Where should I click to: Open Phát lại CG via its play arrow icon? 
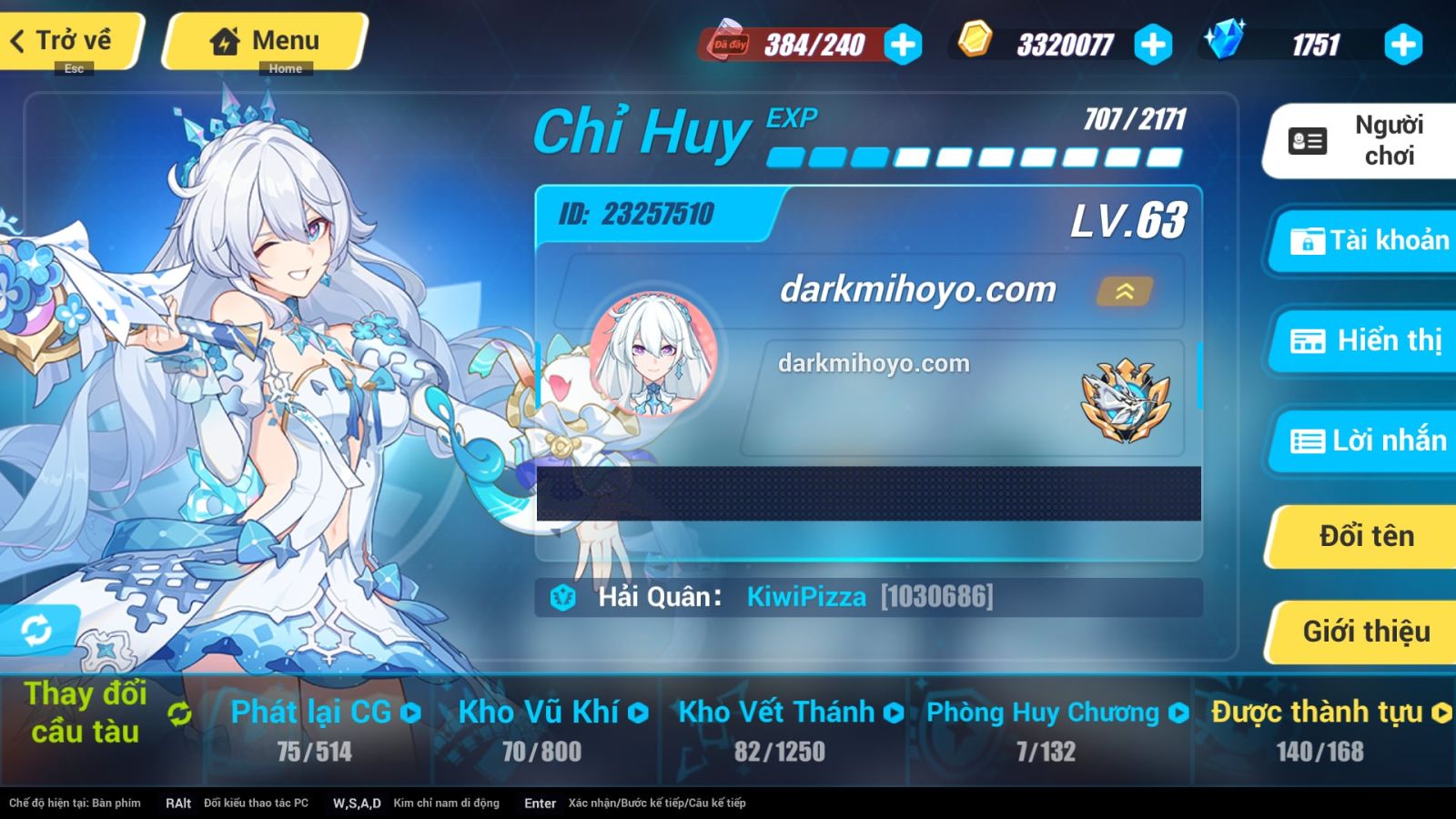coord(412,713)
